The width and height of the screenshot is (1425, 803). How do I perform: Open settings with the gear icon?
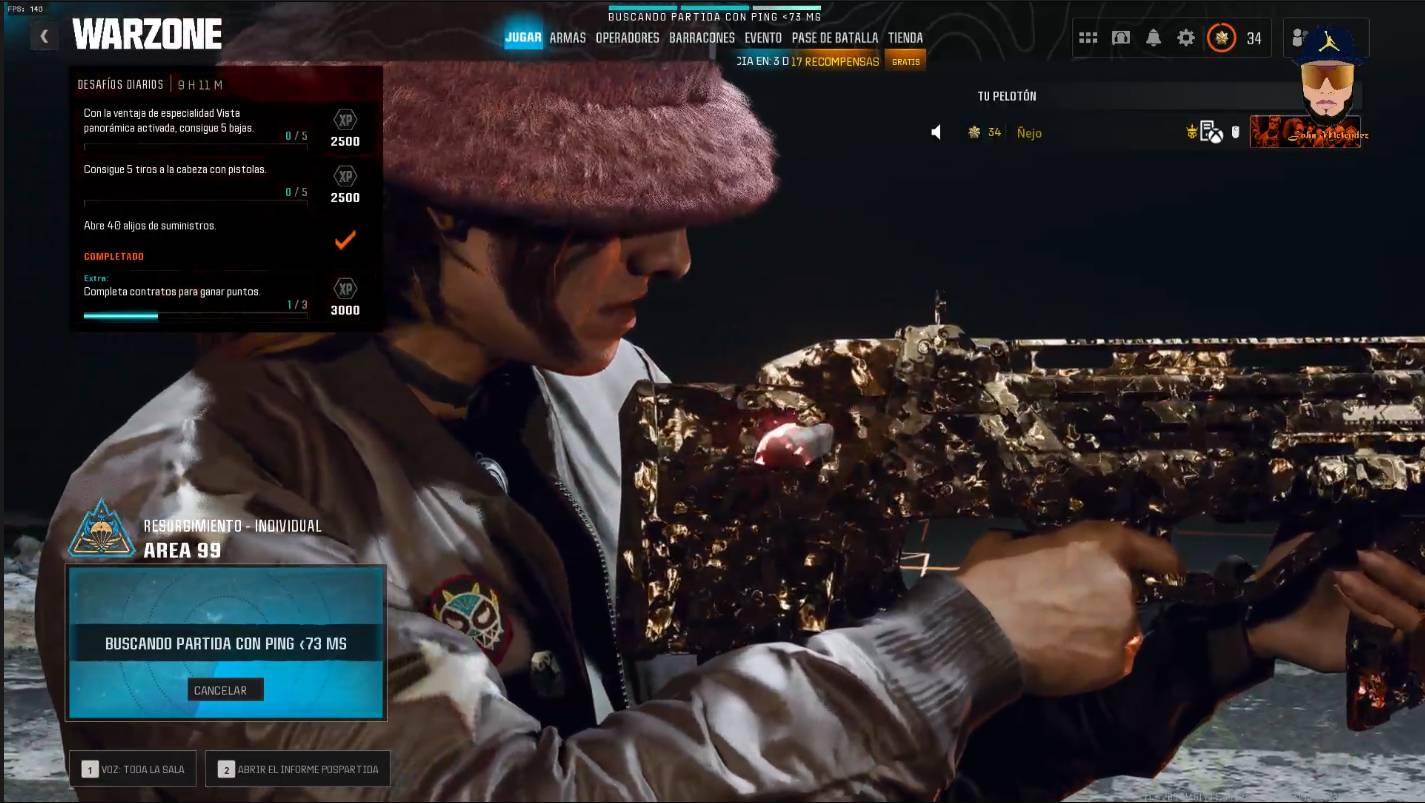point(1186,38)
